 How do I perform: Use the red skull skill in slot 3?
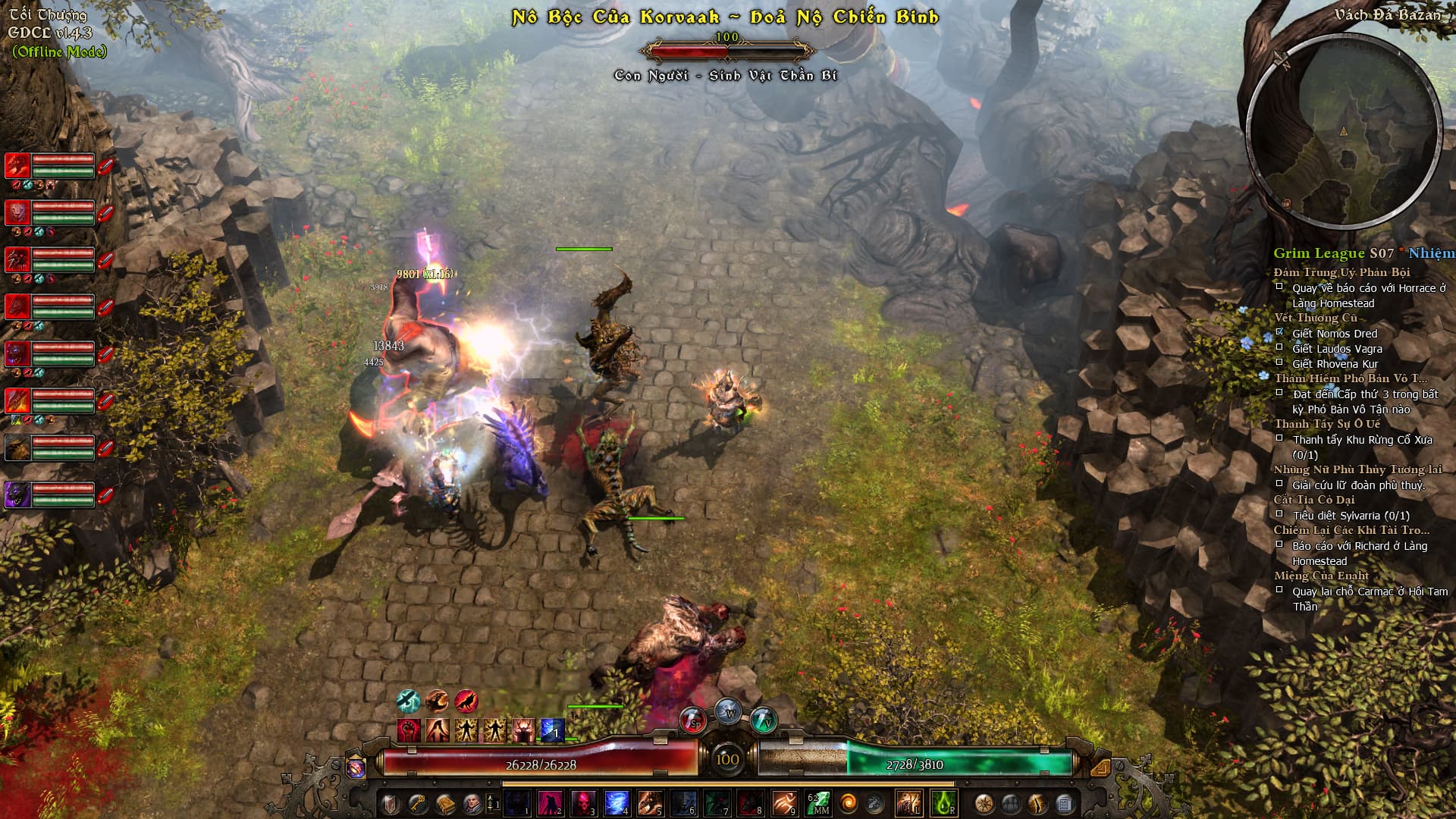pos(584,802)
